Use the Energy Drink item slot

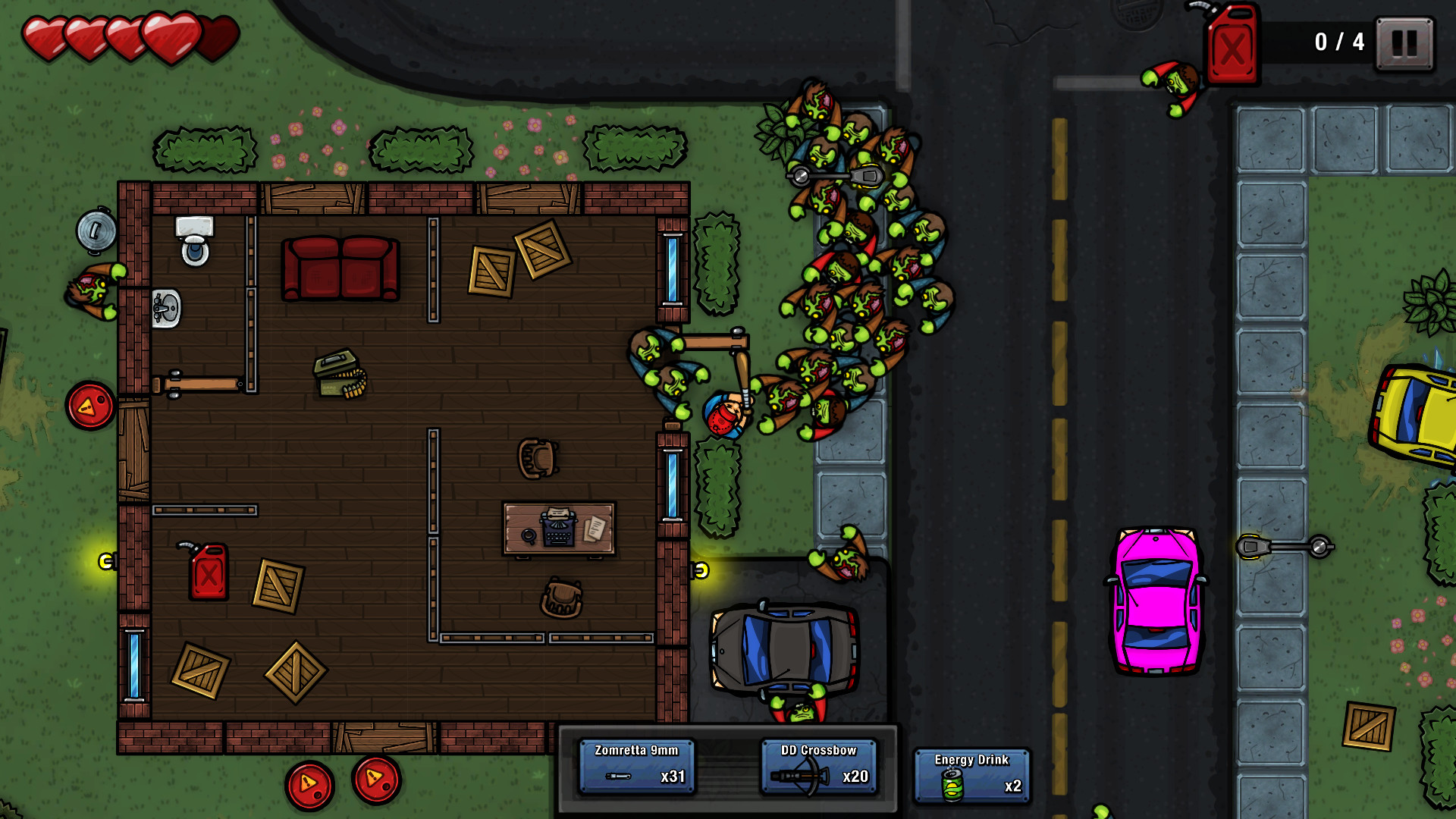click(x=971, y=774)
